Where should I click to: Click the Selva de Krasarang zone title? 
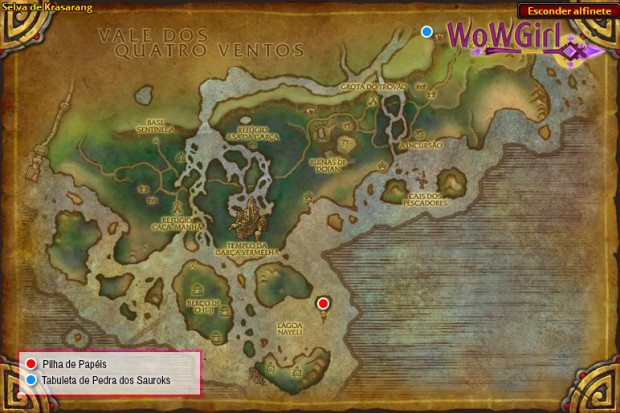point(48,7)
